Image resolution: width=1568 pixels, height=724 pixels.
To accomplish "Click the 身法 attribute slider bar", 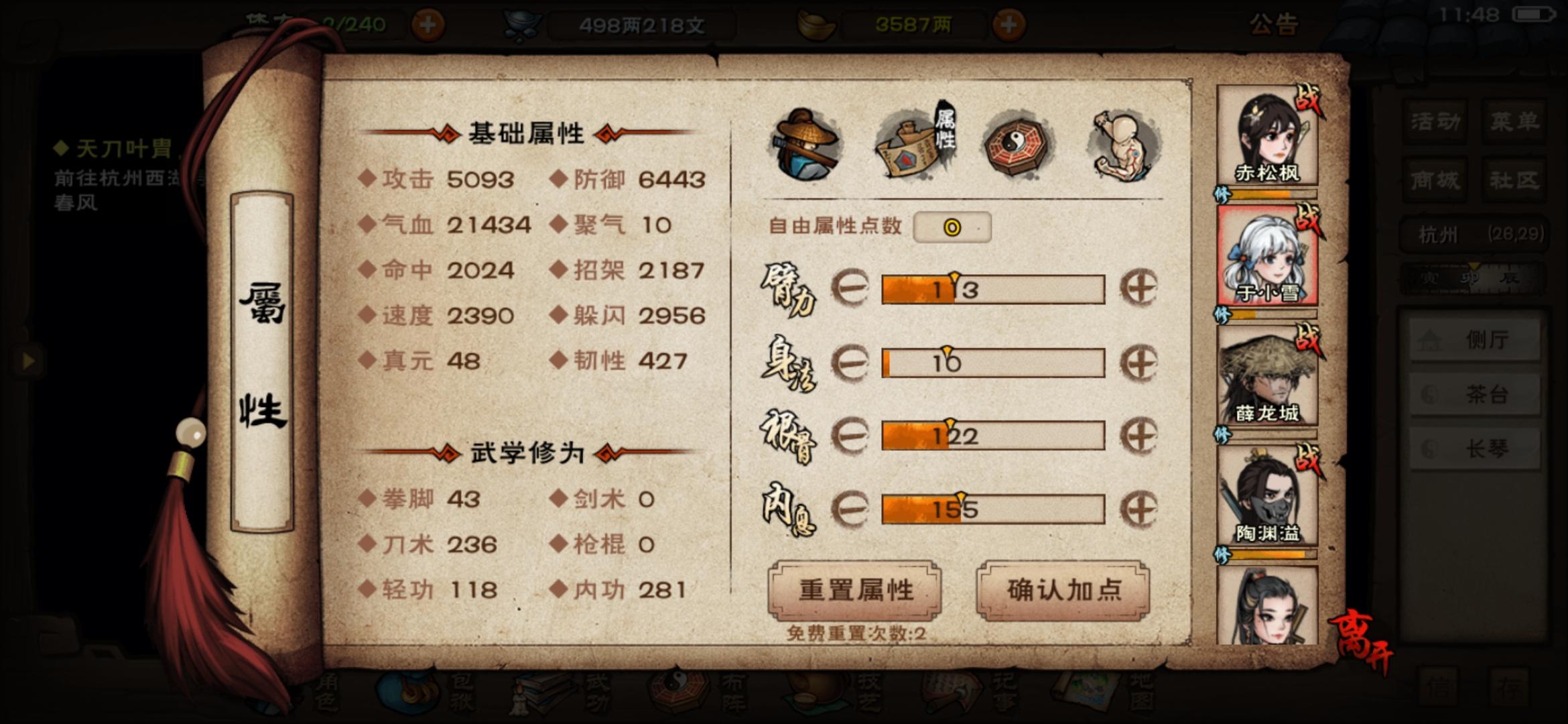I will pos(995,362).
